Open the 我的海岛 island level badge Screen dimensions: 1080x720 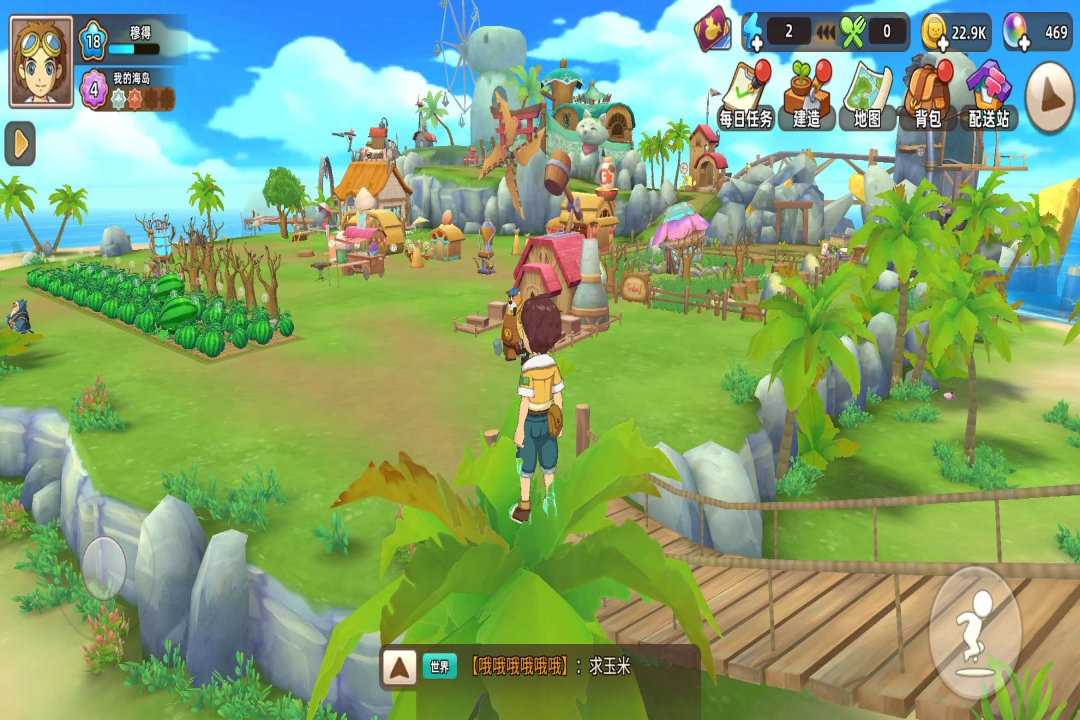93,90
